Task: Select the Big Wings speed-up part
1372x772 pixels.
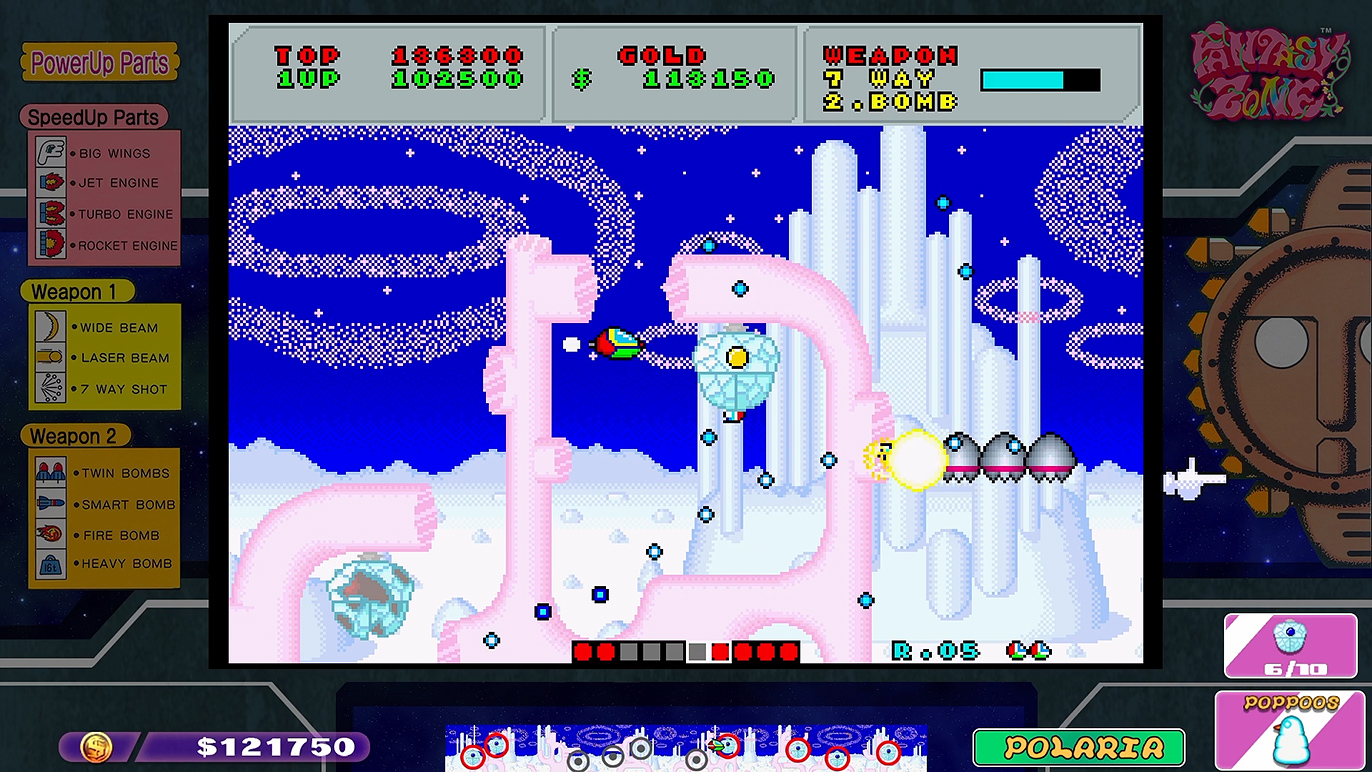Action: point(104,153)
